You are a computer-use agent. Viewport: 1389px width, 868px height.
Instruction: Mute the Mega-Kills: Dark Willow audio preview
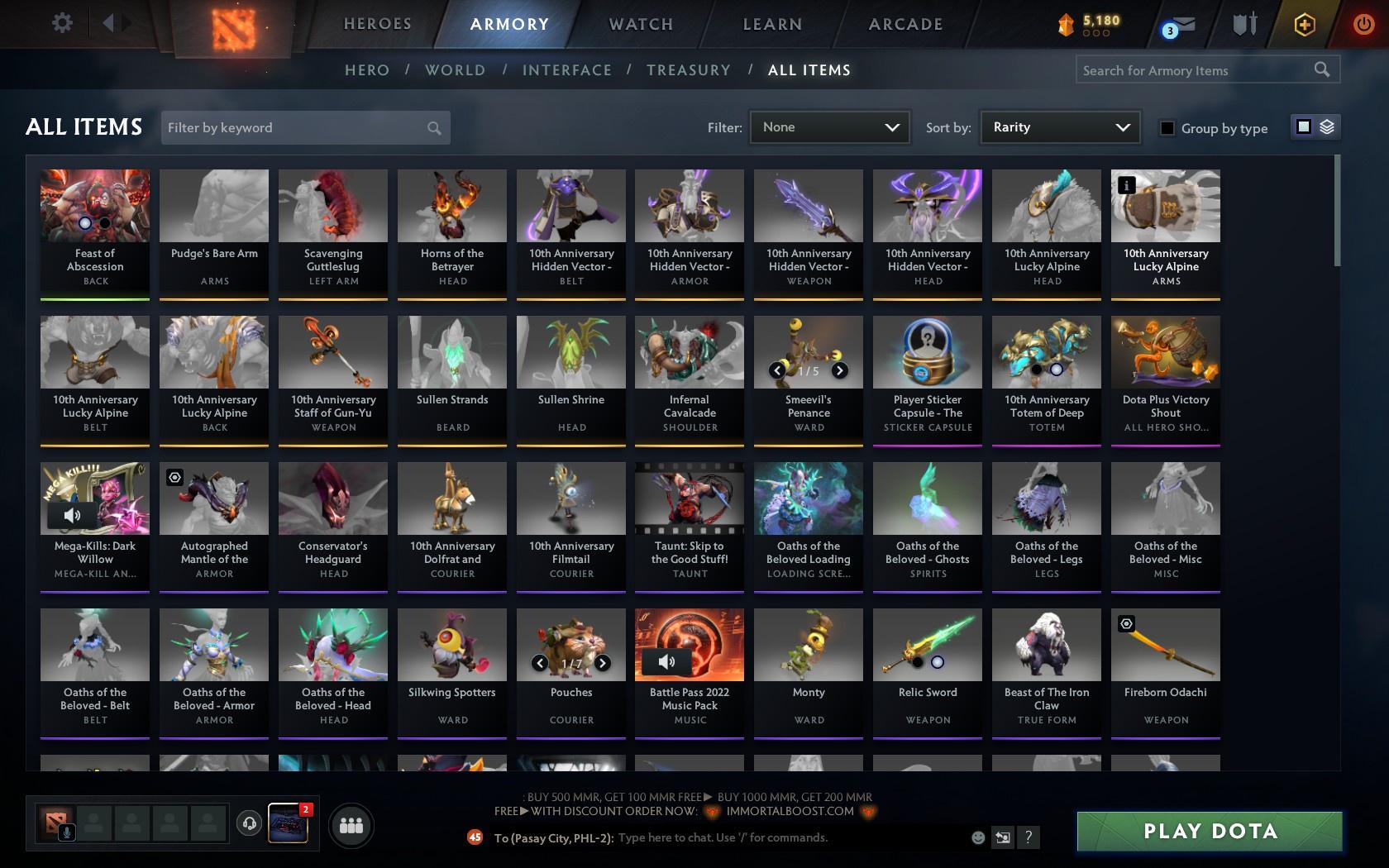pyautogui.click(x=72, y=515)
